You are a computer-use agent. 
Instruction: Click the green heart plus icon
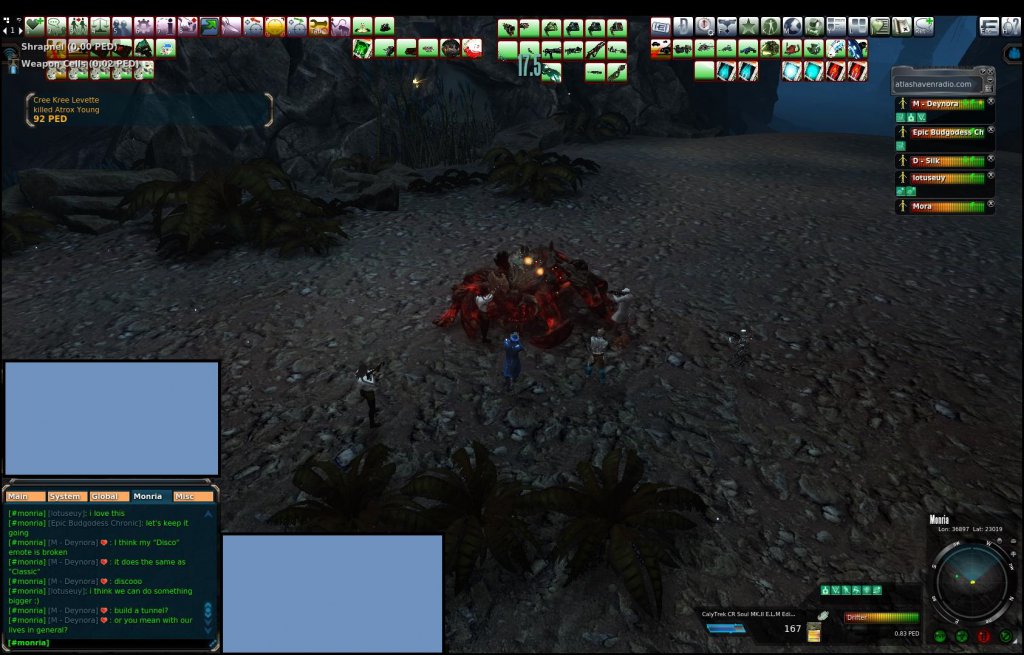coord(34,26)
